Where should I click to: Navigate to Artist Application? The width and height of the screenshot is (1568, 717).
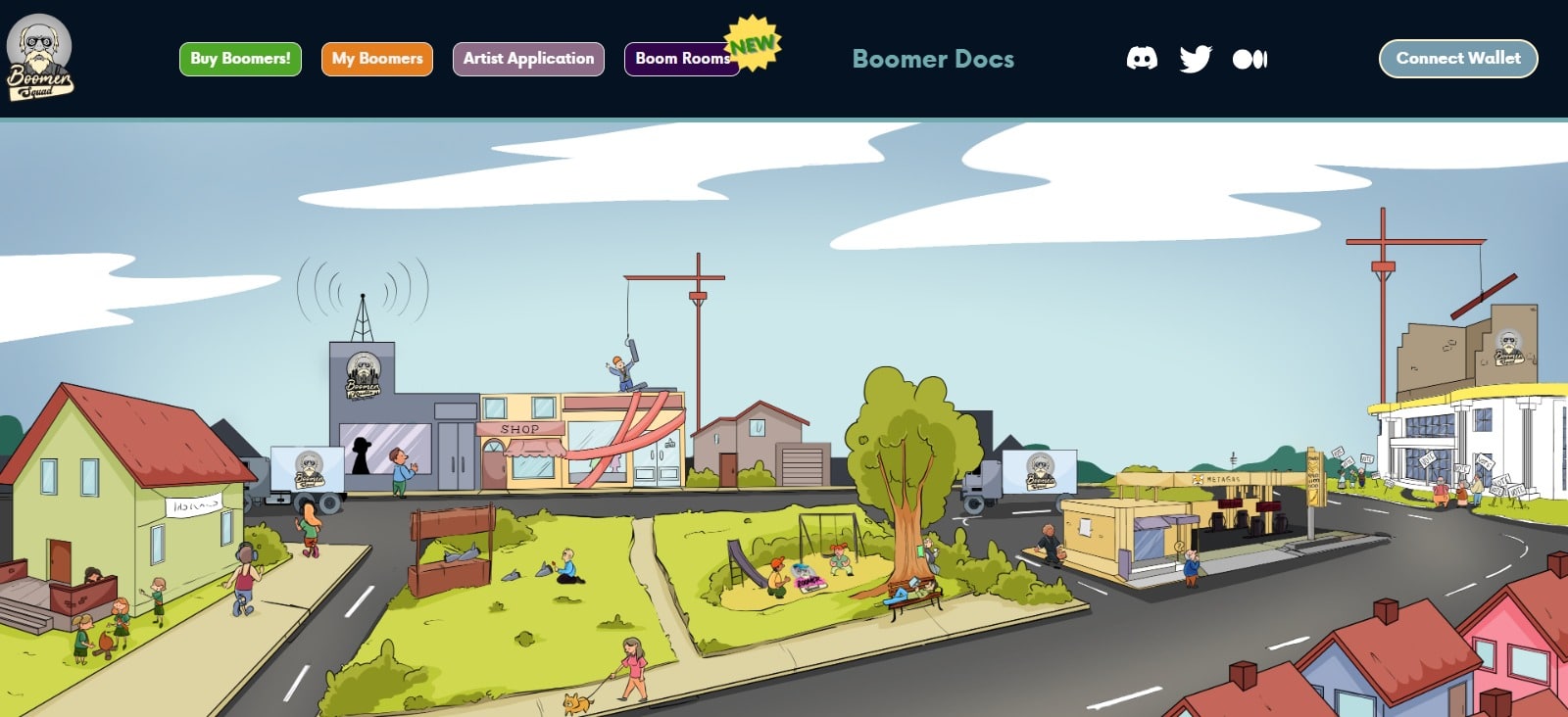pos(527,58)
